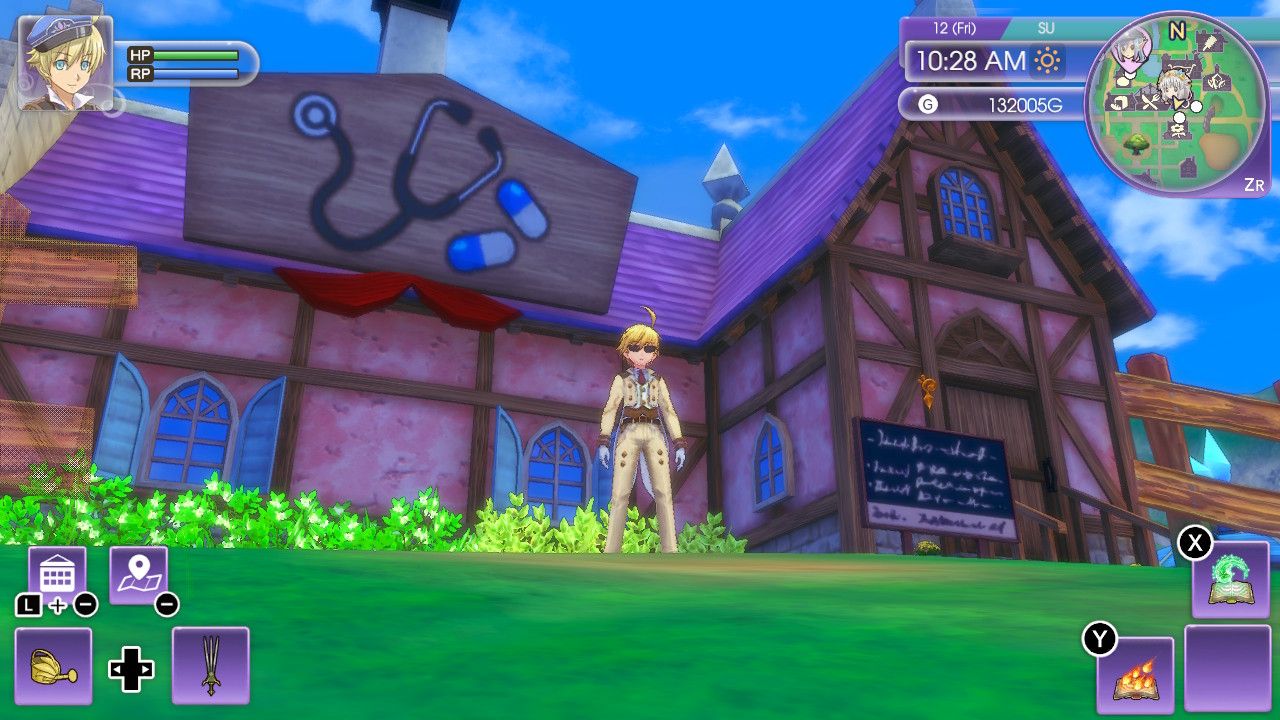Click the SU weekday label
Screen dimensions: 1280x720
point(1044,28)
